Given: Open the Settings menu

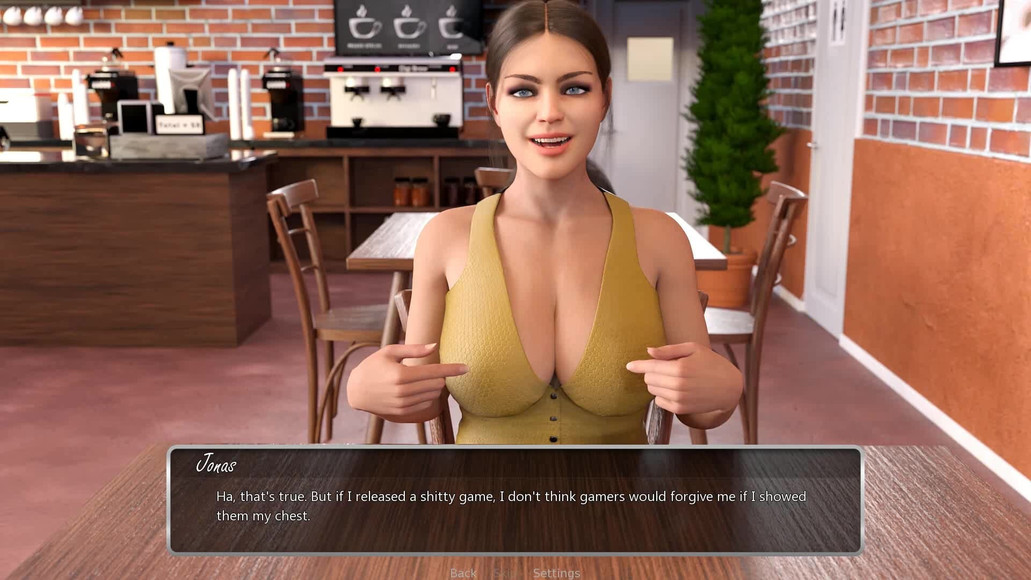Looking at the screenshot, I should pyautogui.click(x=556, y=573).
